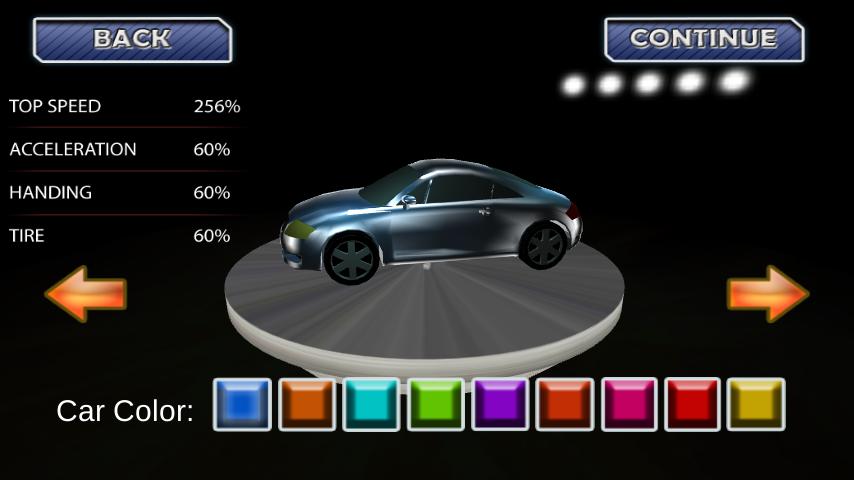Pick the cyan car color
The height and width of the screenshot is (480, 854).
371,404
